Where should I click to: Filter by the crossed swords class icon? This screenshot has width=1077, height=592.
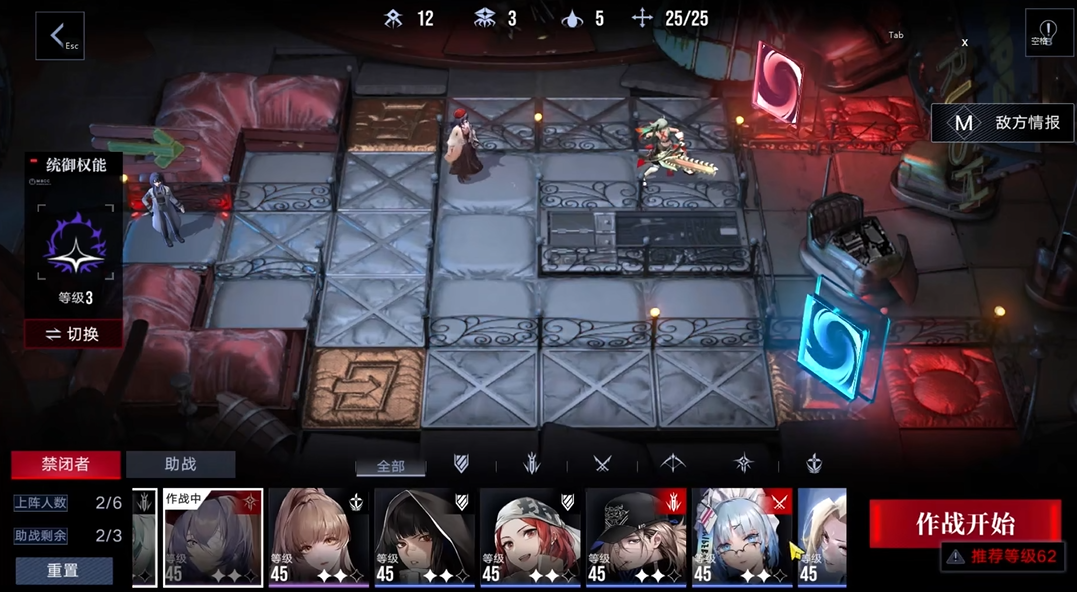point(602,463)
